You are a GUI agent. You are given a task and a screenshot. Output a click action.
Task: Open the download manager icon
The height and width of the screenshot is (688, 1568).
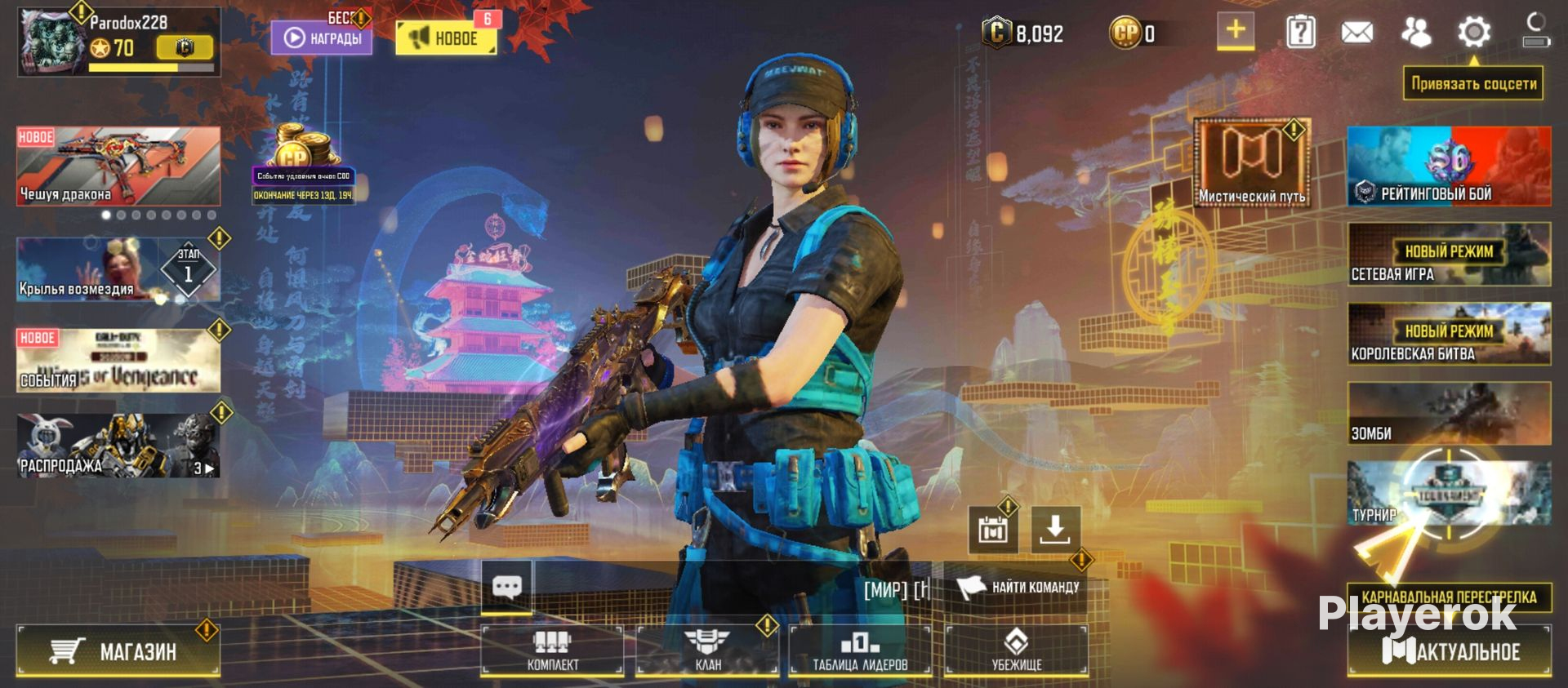1055,530
